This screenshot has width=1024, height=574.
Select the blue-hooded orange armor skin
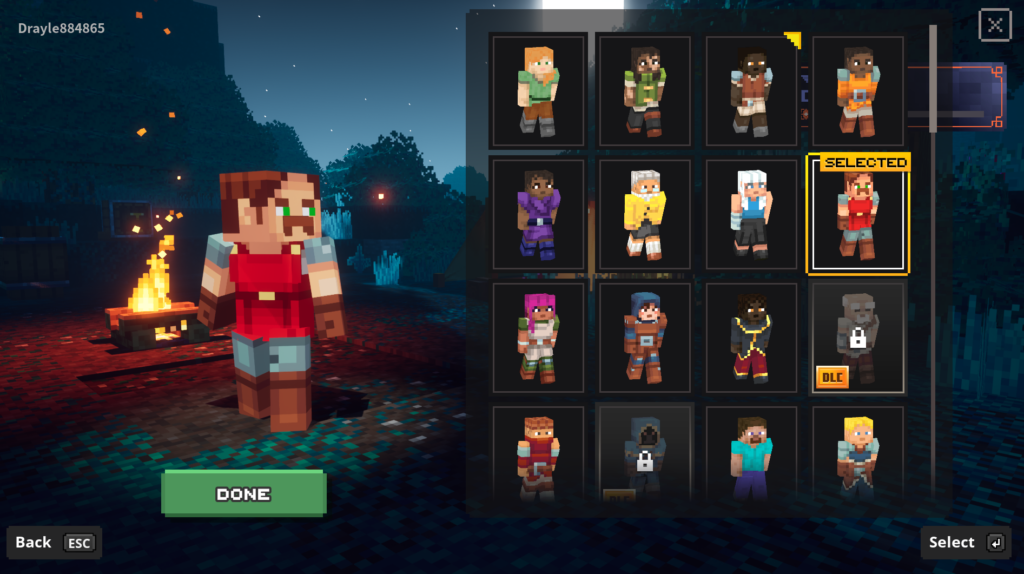[x=645, y=337]
